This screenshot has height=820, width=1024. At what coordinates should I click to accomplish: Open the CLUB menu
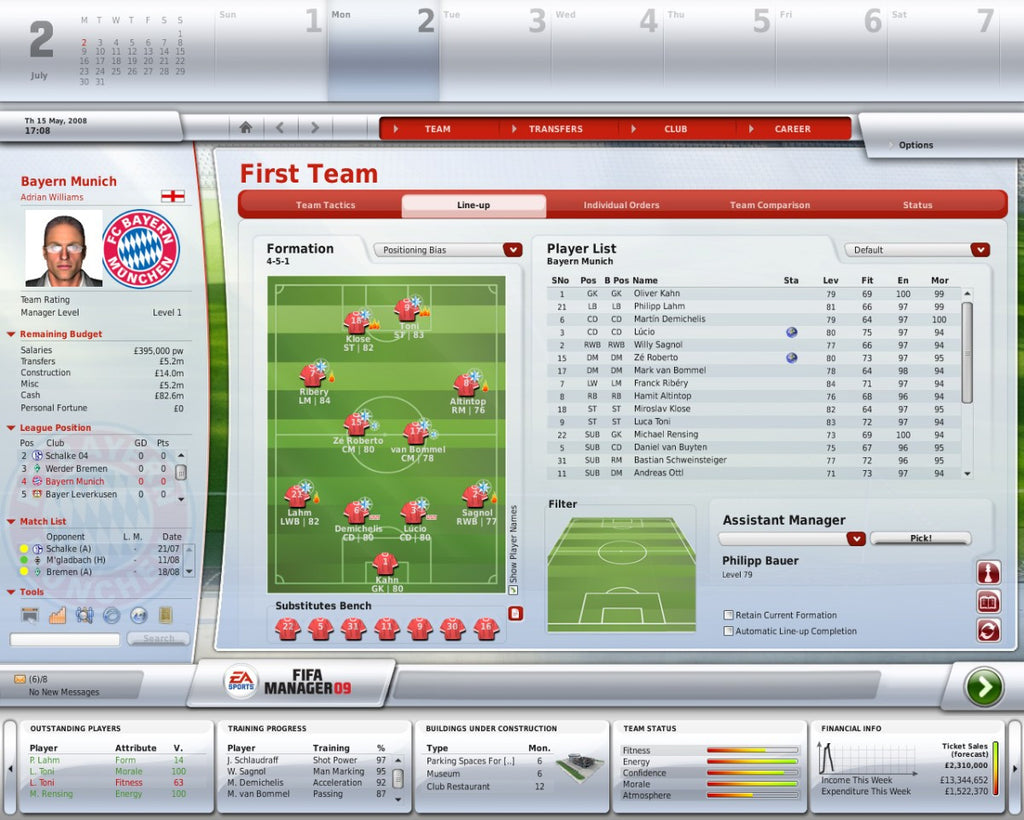coord(675,129)
